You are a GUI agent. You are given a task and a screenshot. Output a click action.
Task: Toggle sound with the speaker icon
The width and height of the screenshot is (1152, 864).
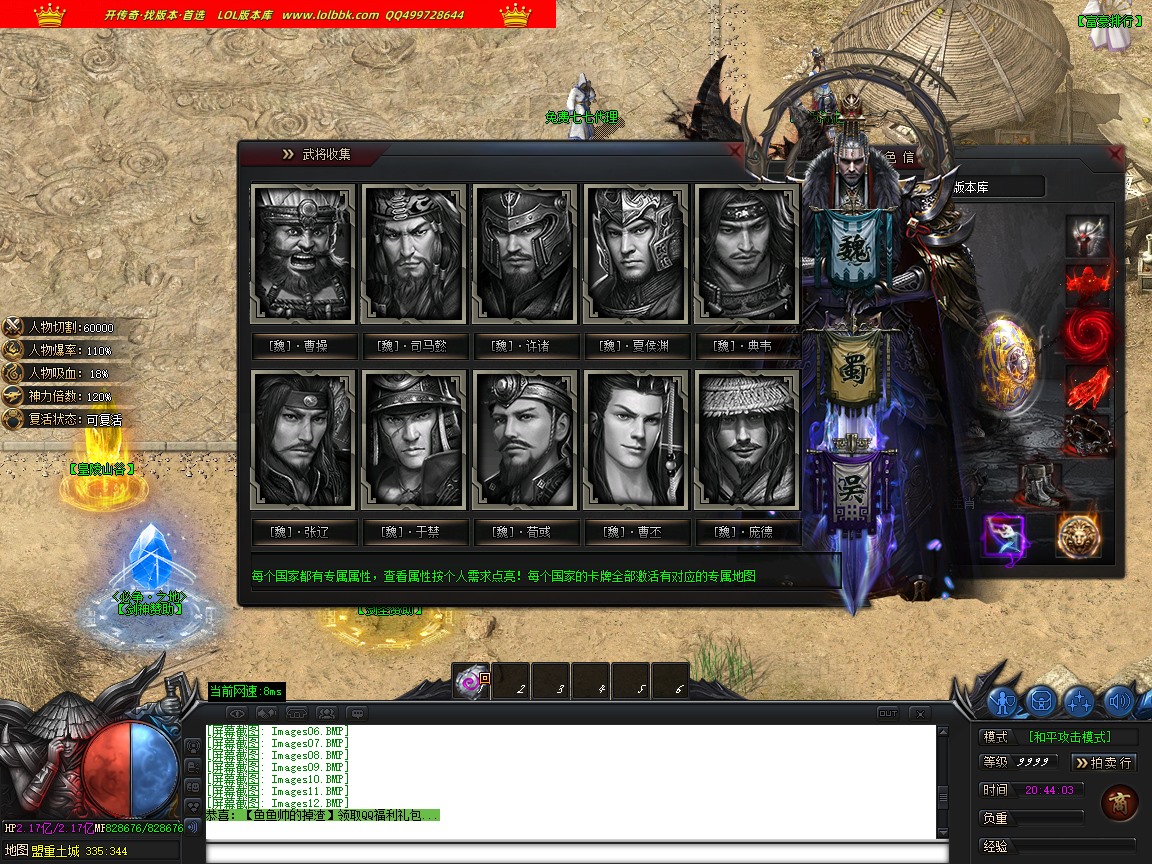(1117, 701)
